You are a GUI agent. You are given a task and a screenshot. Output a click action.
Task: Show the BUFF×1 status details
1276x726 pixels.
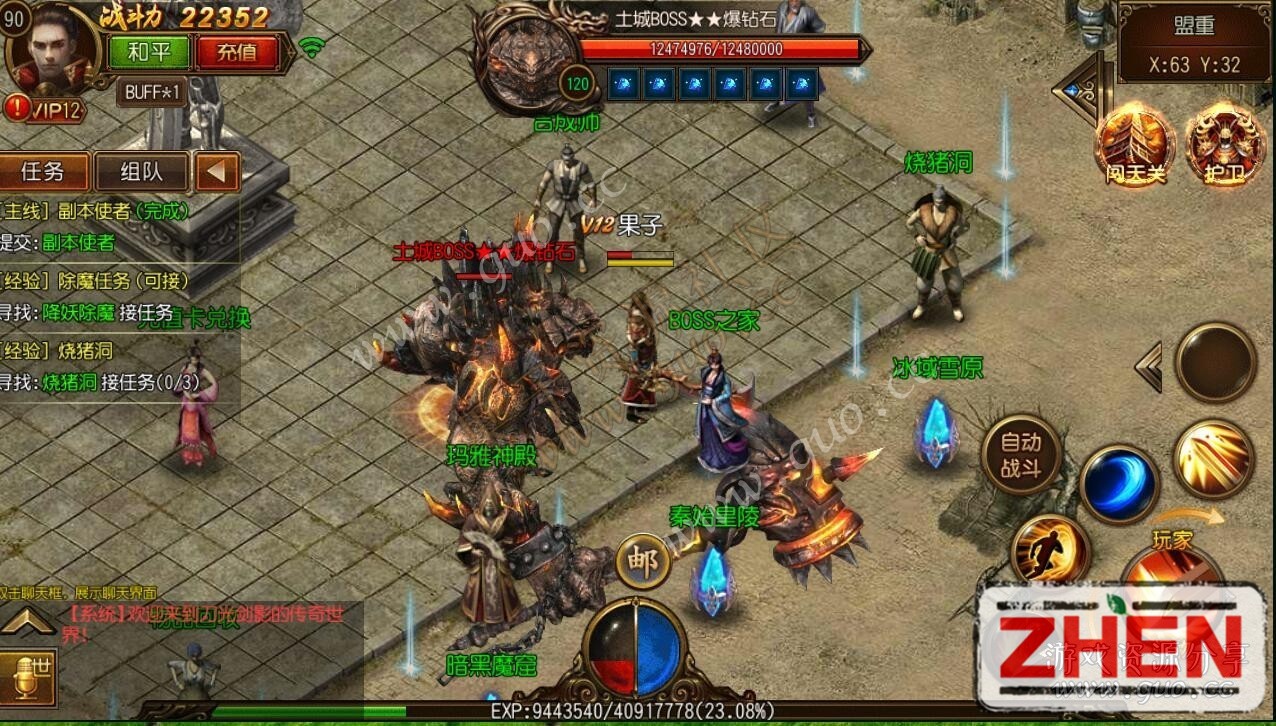tap(153, 93)
